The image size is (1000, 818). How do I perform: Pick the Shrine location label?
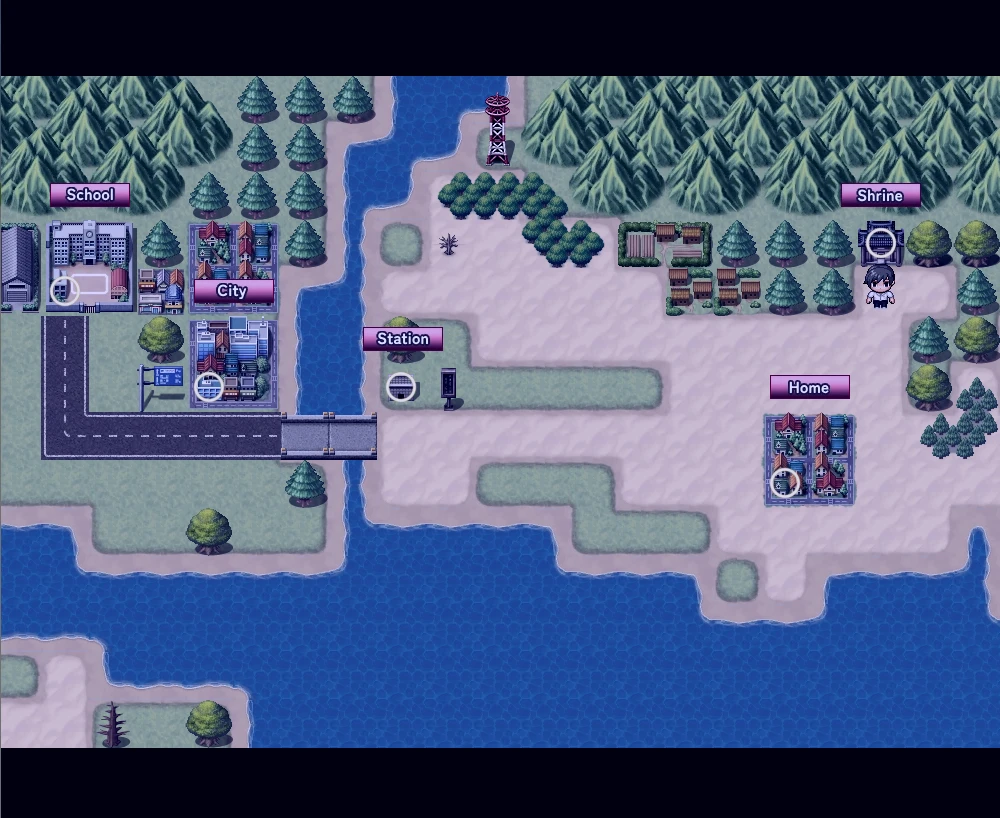[880, 195]
